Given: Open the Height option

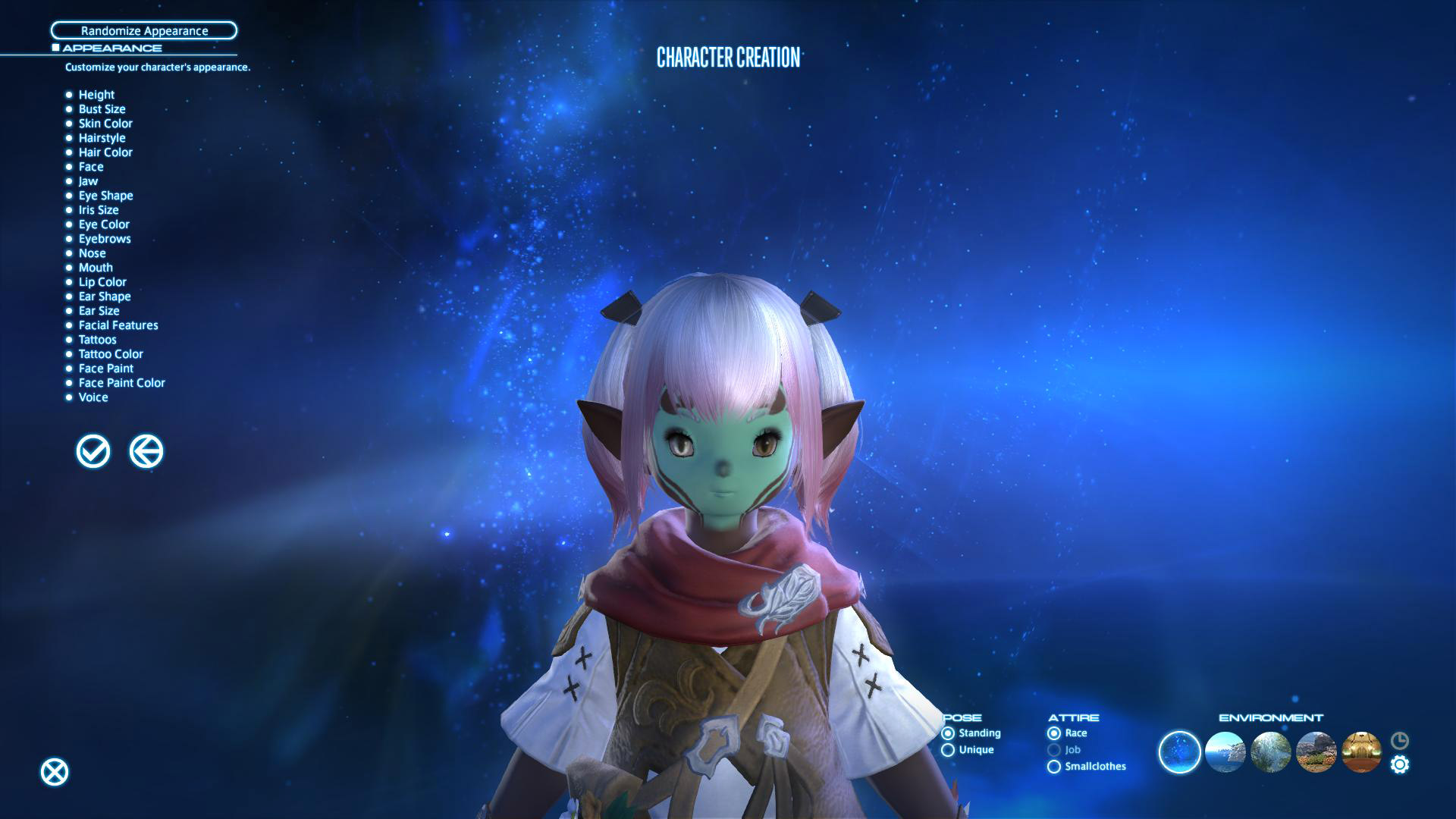Looking at the screenshot, I should [x=96, y=95].
